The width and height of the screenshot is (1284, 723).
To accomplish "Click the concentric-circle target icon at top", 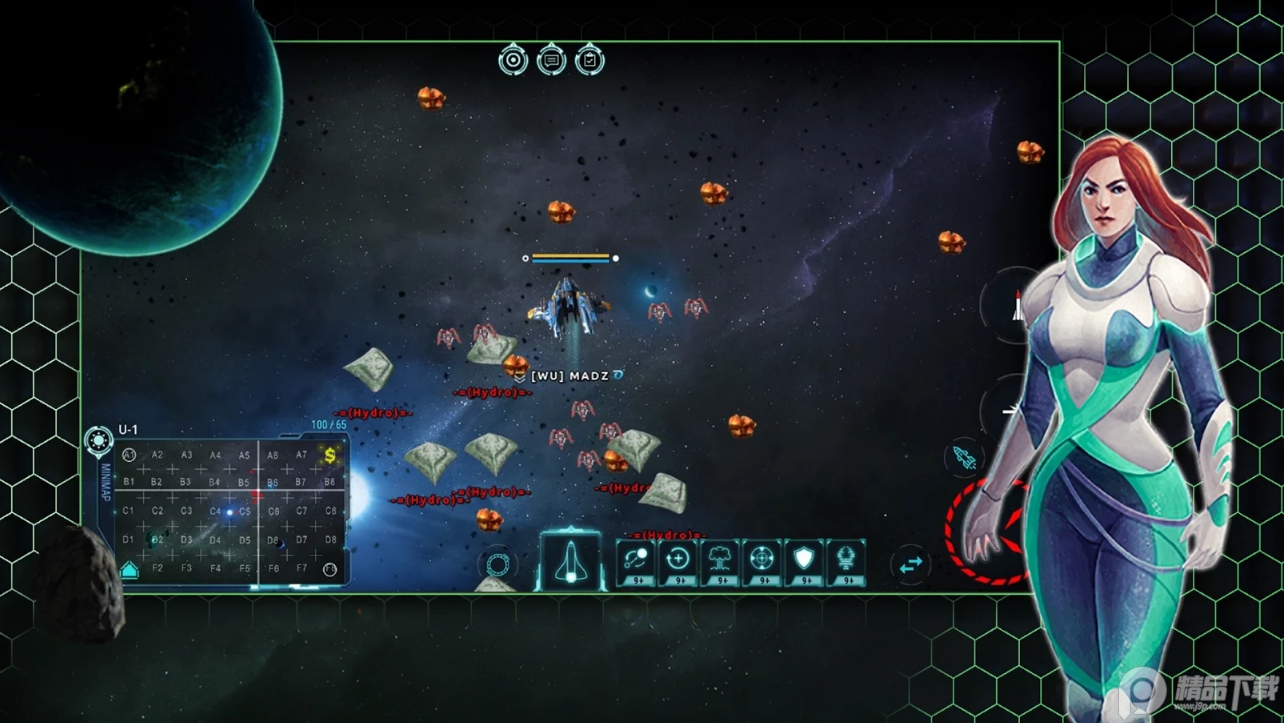I will pos(513,60).
